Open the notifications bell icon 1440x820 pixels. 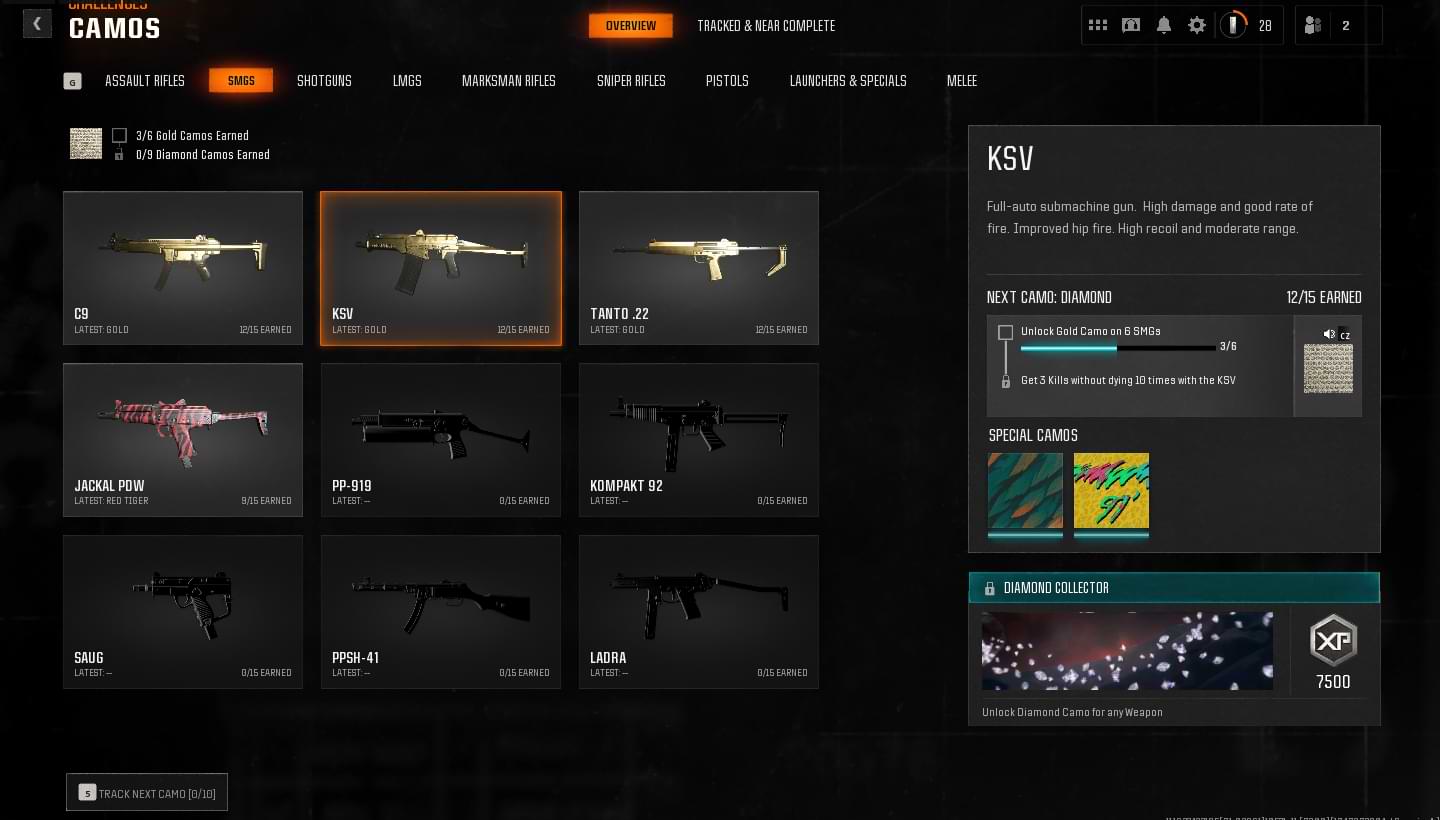[x=1164, y=26]
